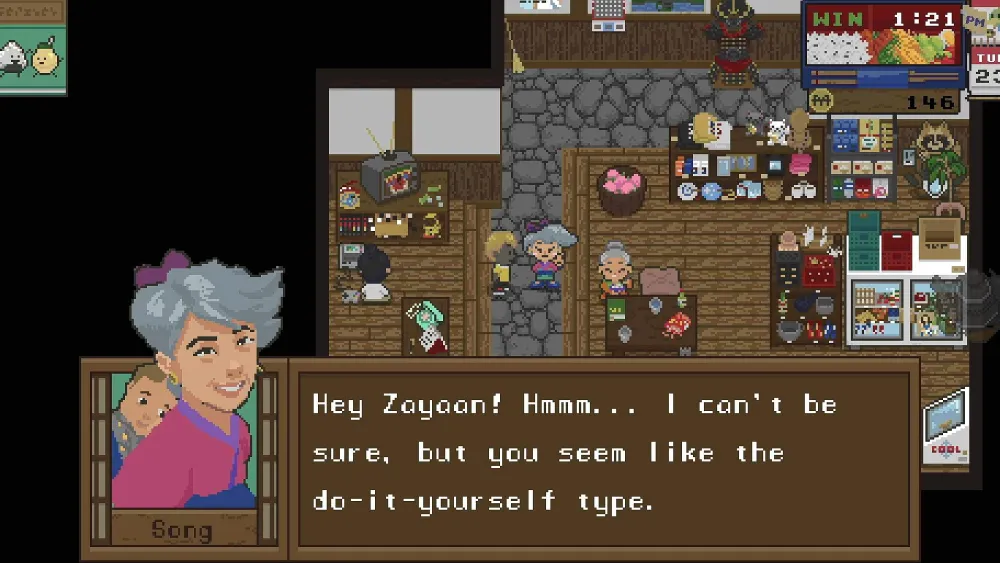Open the calendar page showing TUE
The height and width of the screenshot is (563, 1000).
[985, 68]
